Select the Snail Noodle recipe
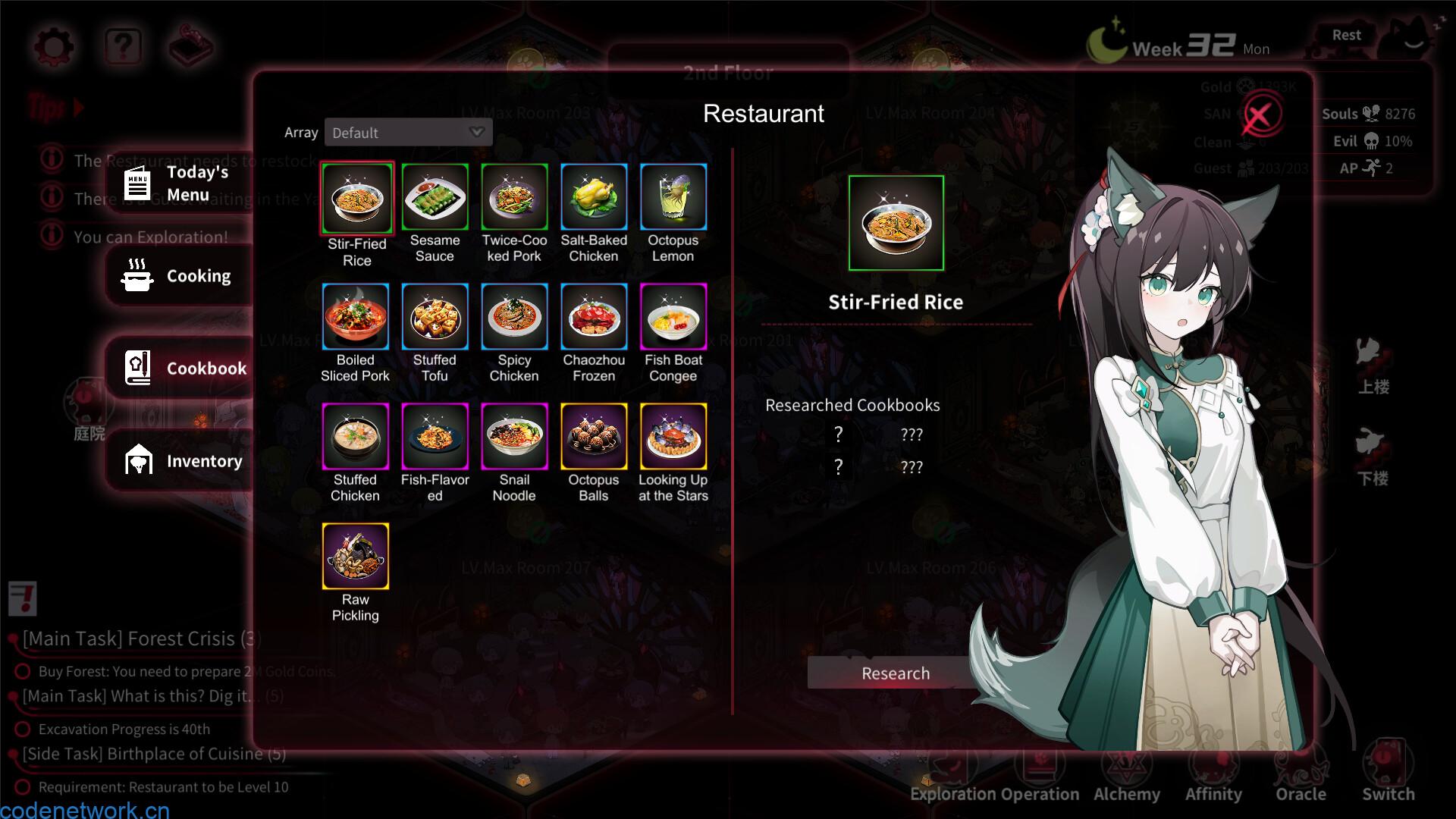 click(x=514, y=437)
